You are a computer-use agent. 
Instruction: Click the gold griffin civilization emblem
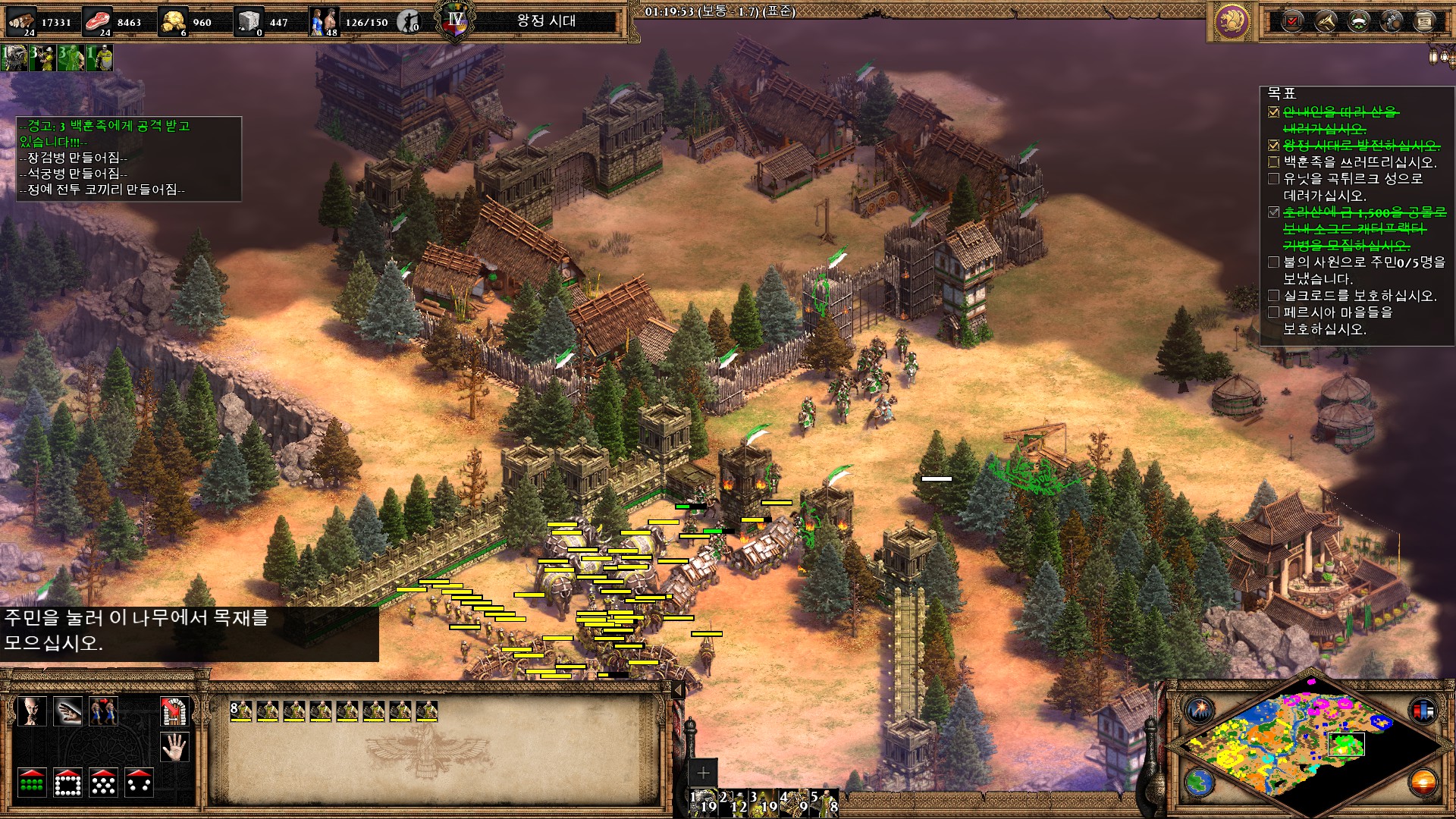1232,21
